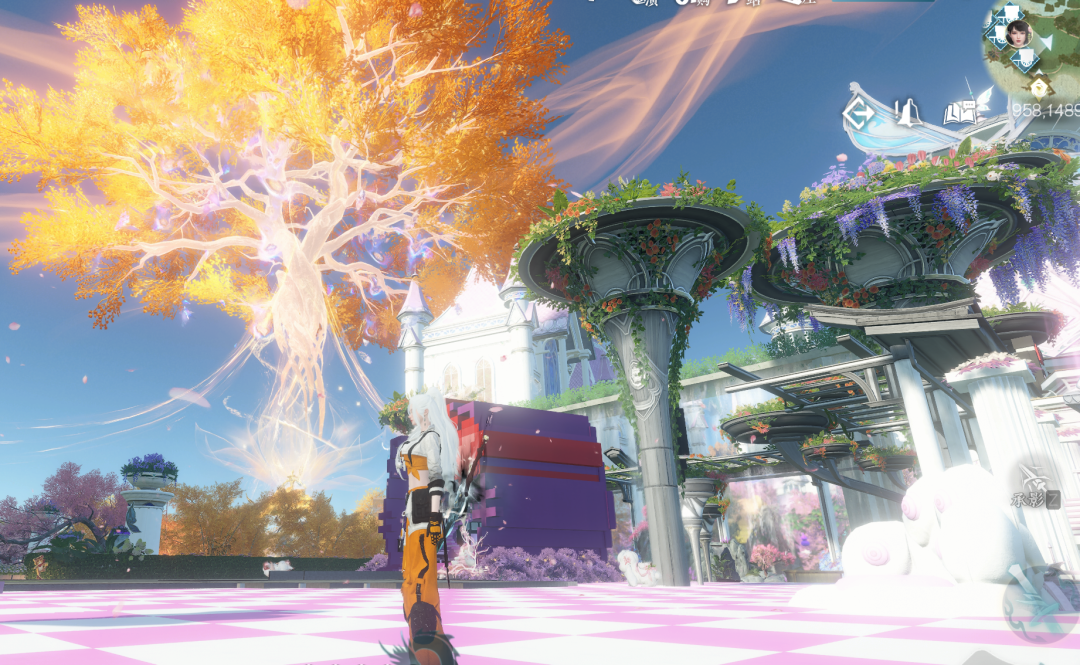Viewport: 1080px width, 665px height.
Task: Click the exit arrow diamond icon
Action: 857,113
